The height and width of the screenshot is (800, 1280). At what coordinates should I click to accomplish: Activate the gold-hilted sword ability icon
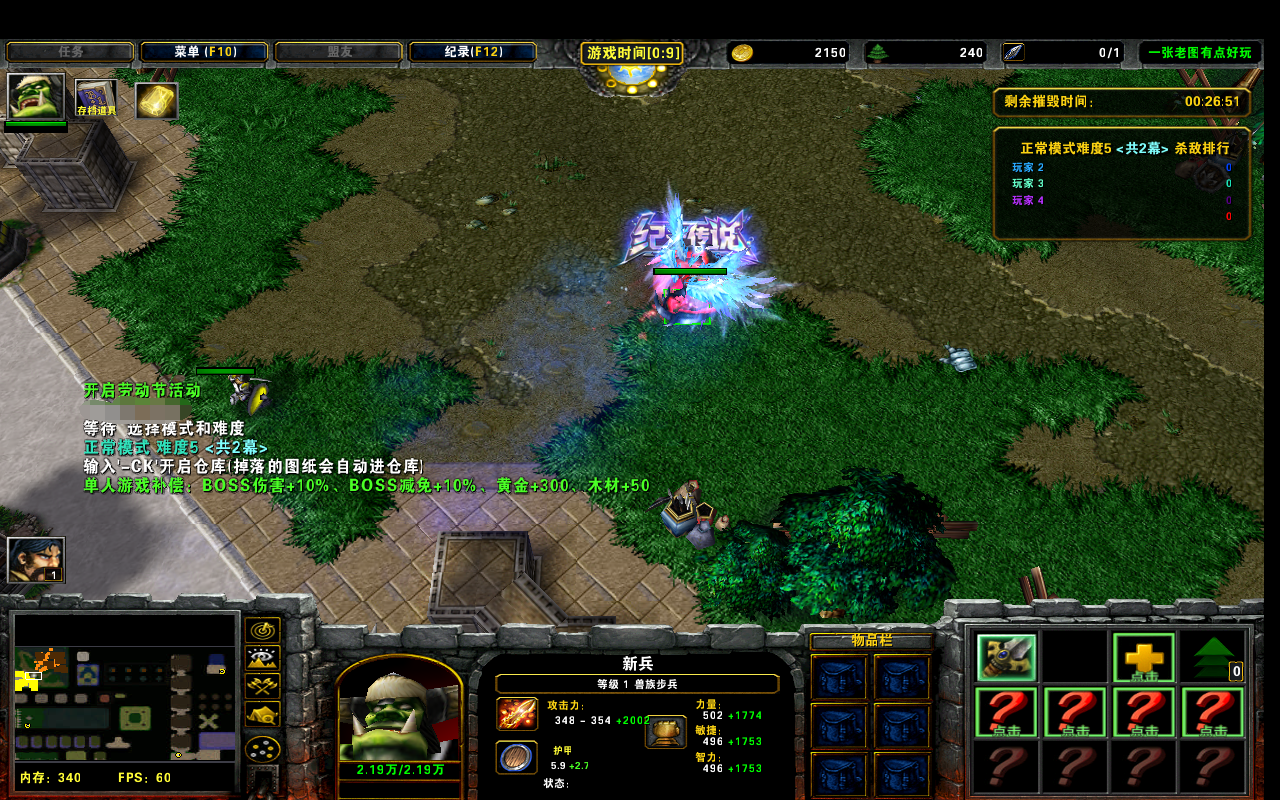coord(1006,657)
